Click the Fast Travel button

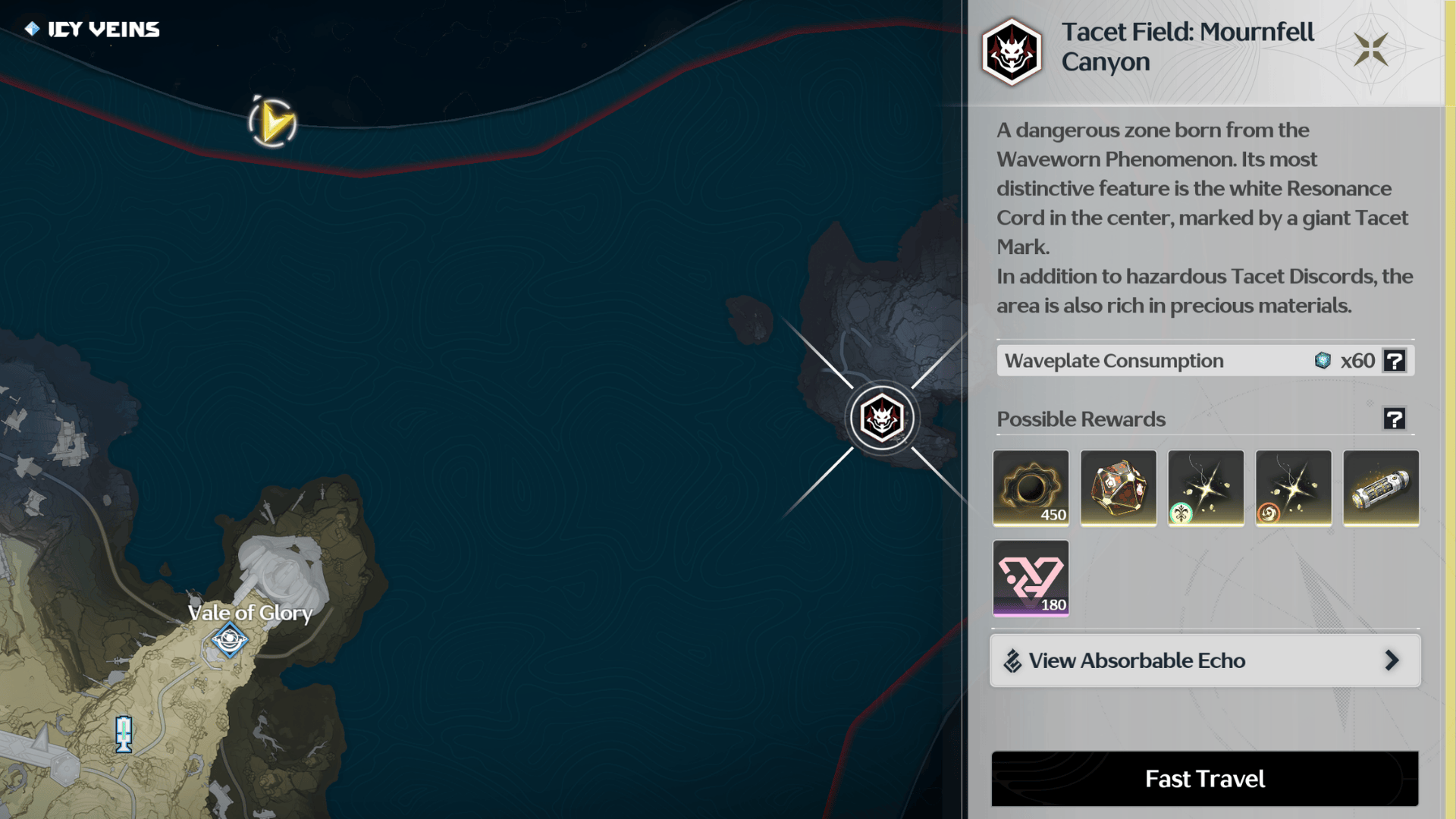pos(1204,779)
